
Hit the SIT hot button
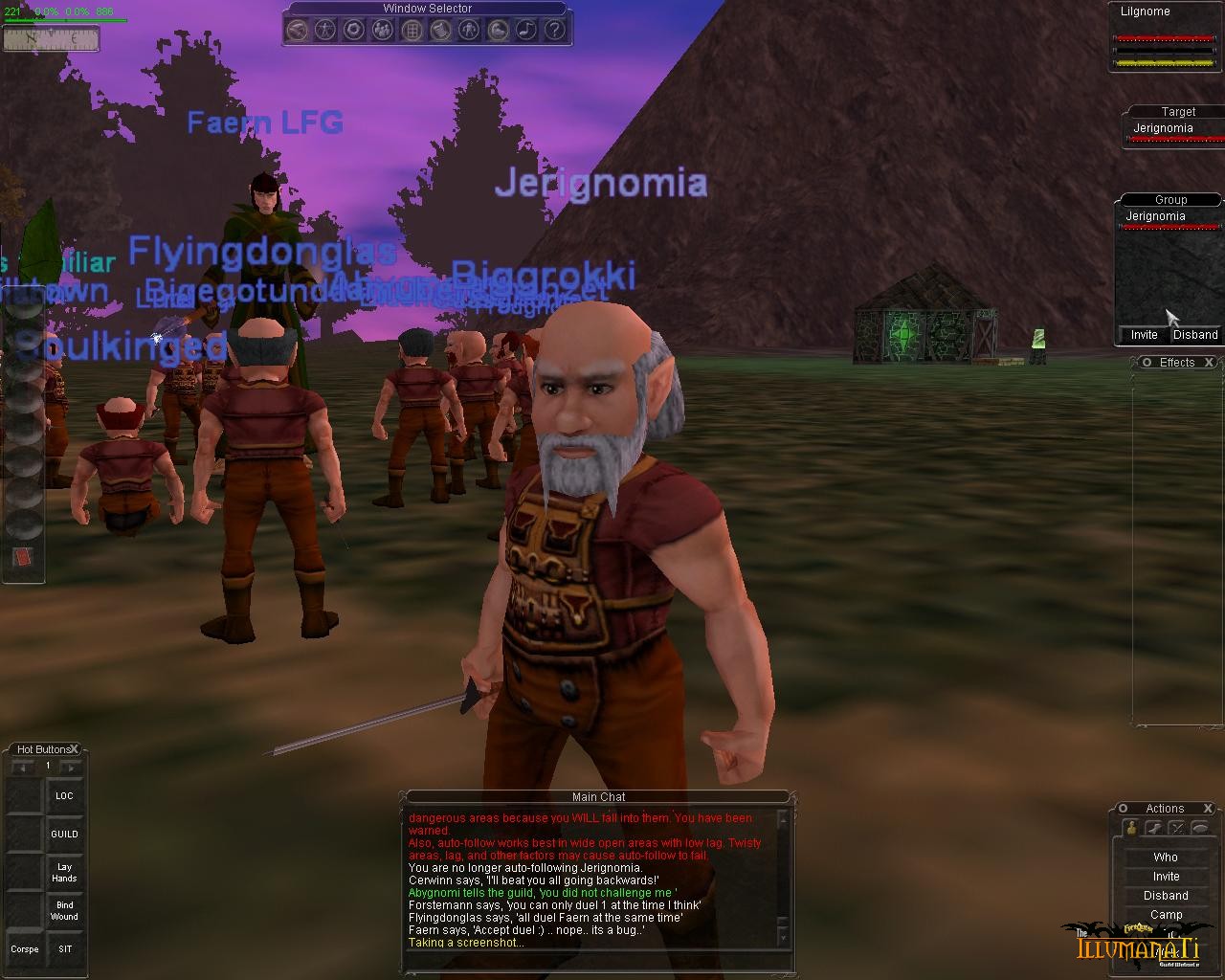click(x=64, y=949)
